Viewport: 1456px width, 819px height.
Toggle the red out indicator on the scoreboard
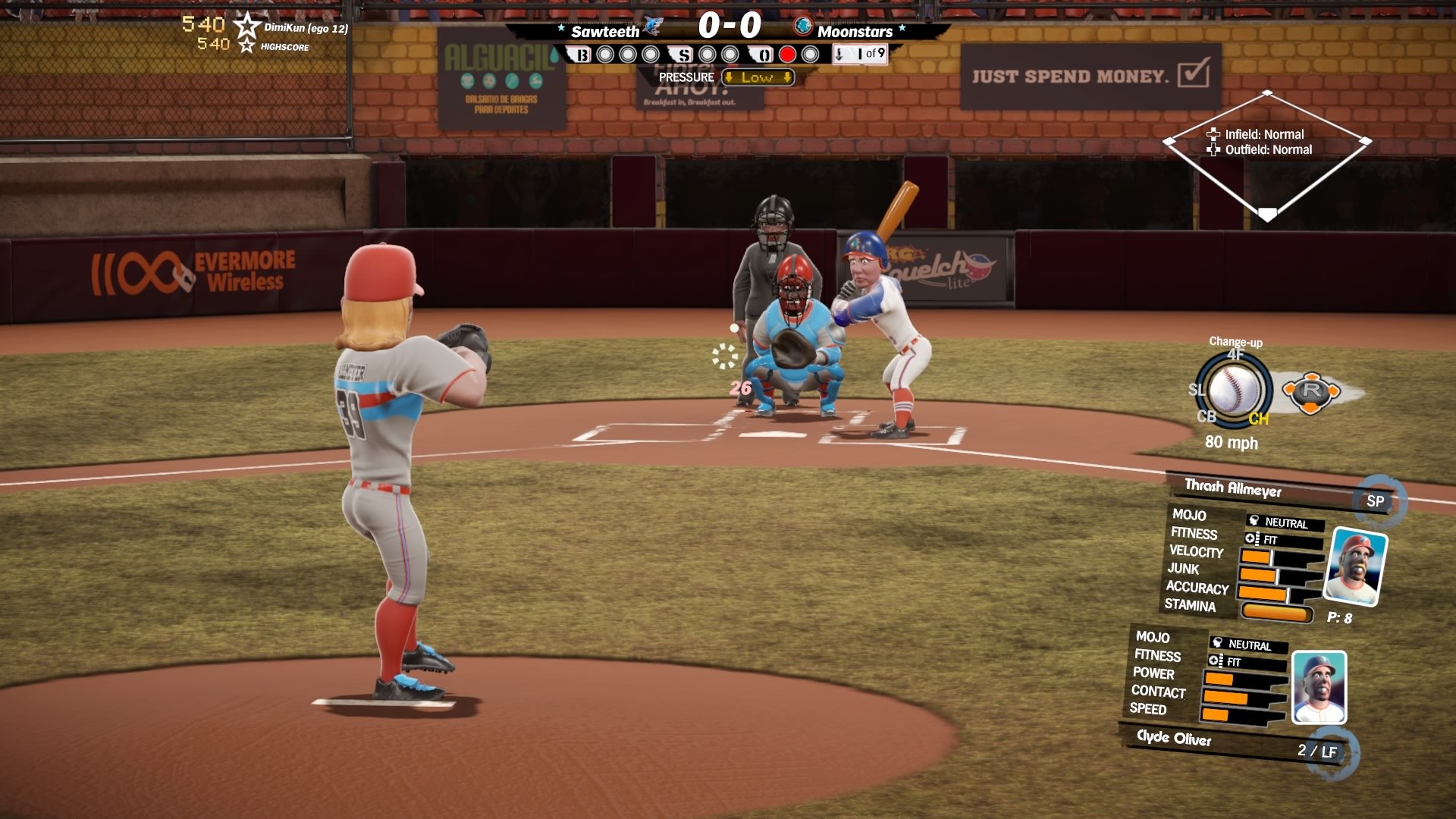coord(787,54)
